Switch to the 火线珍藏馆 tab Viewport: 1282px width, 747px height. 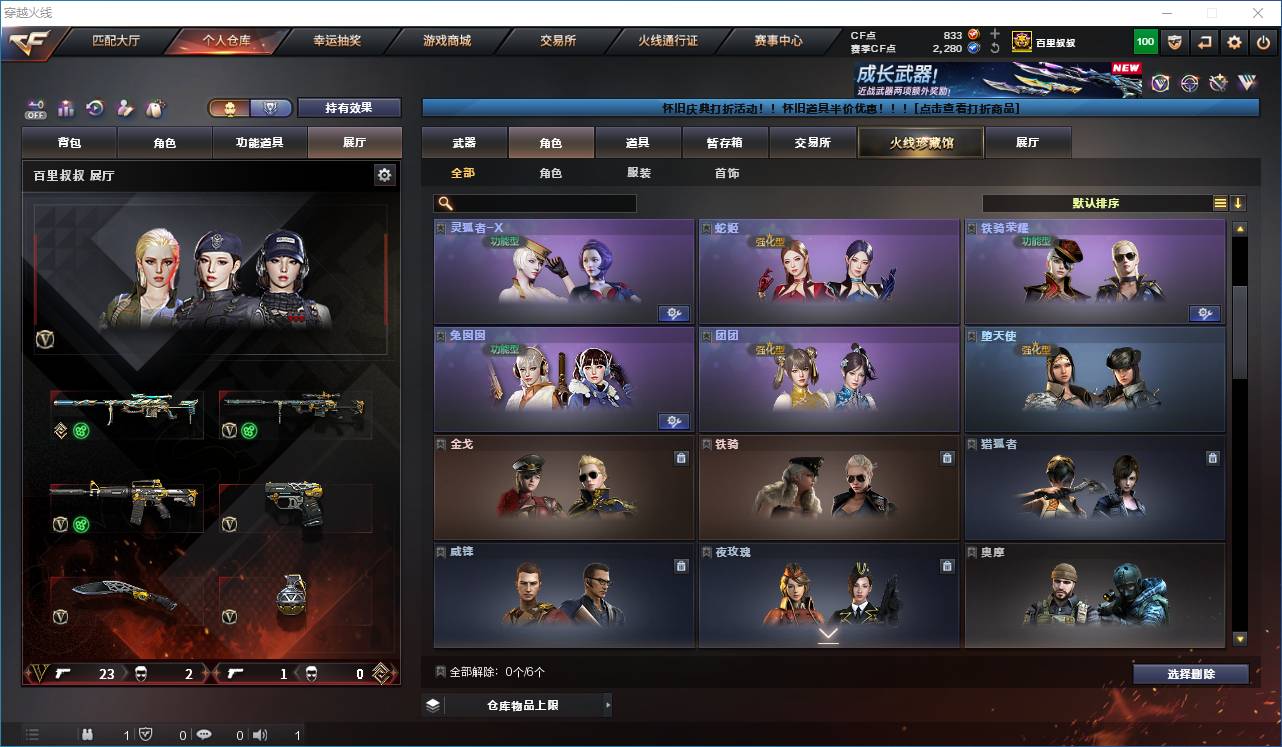[x=919, y=142]
